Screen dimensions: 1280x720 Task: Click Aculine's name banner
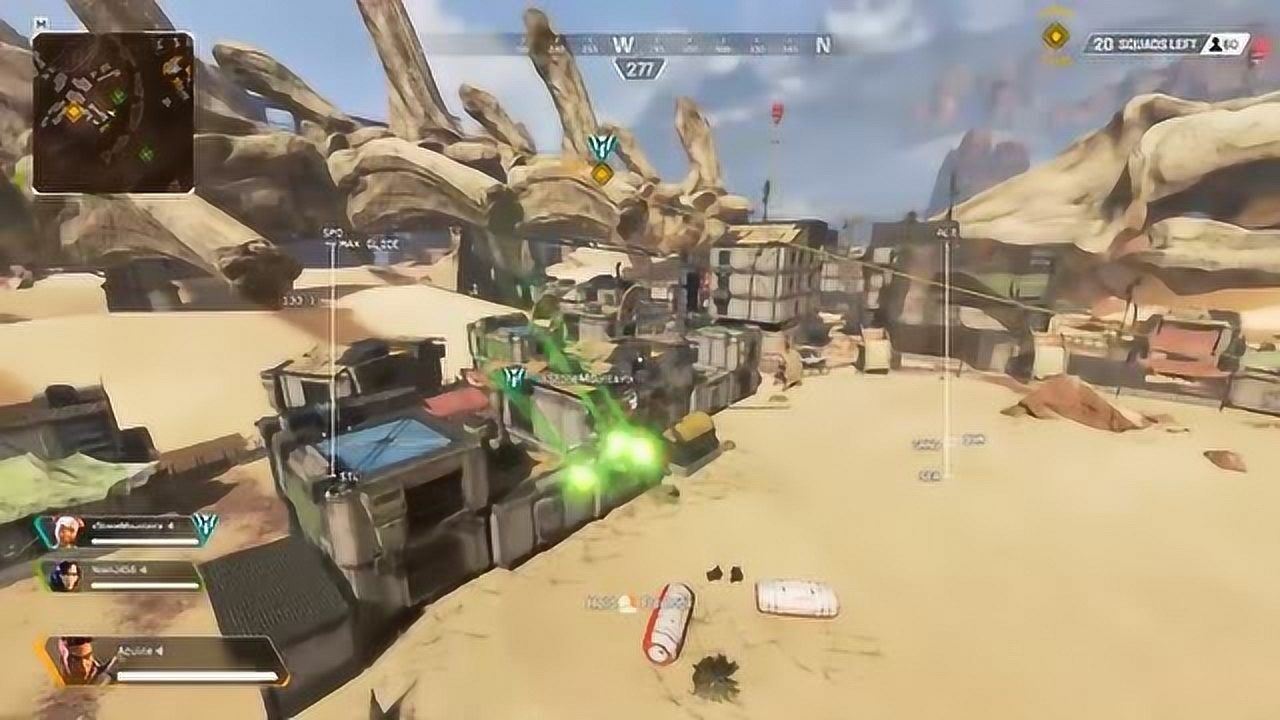(x=137, y=650)
